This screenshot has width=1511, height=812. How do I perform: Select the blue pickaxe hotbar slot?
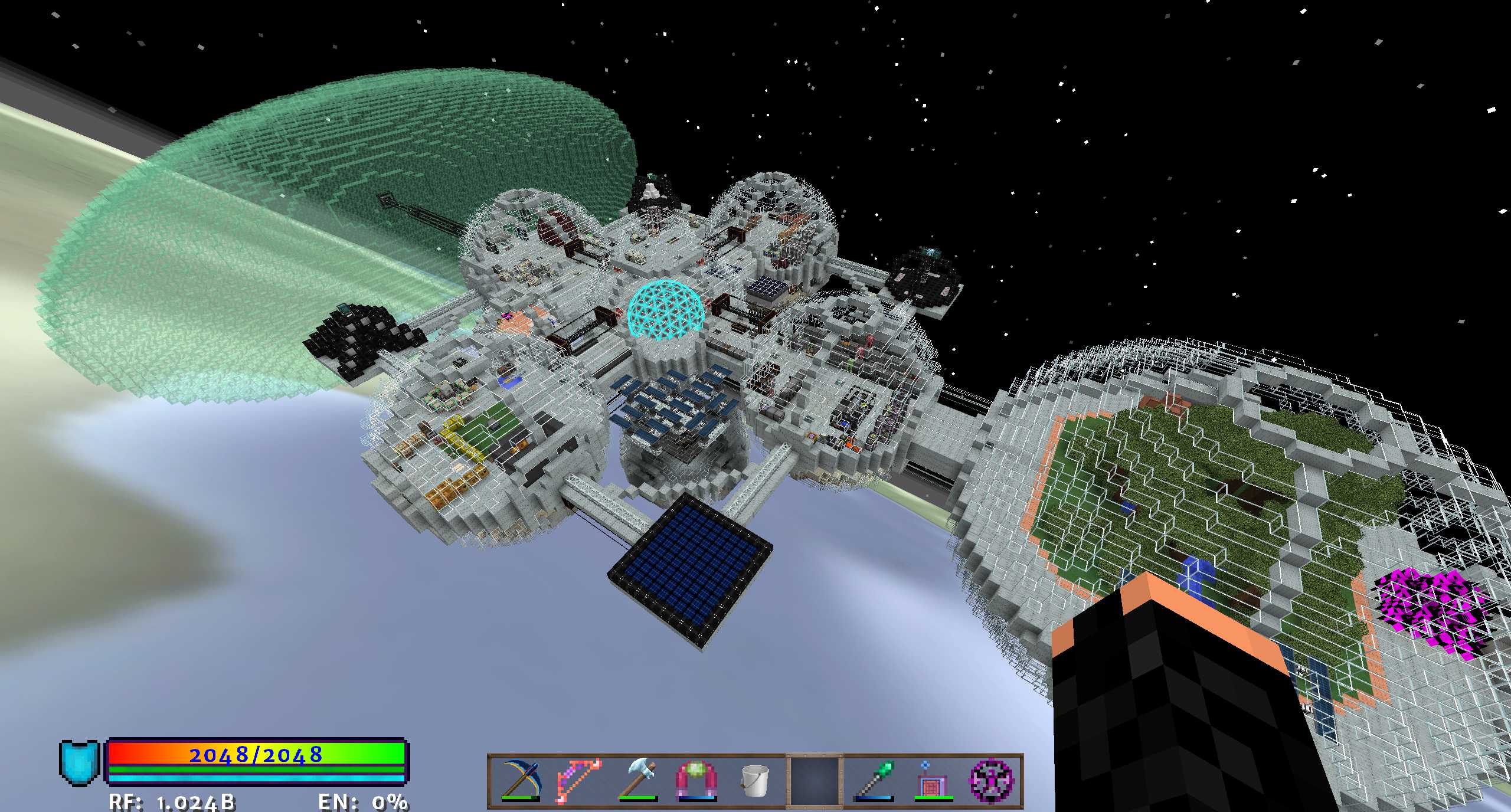point(521,780)
